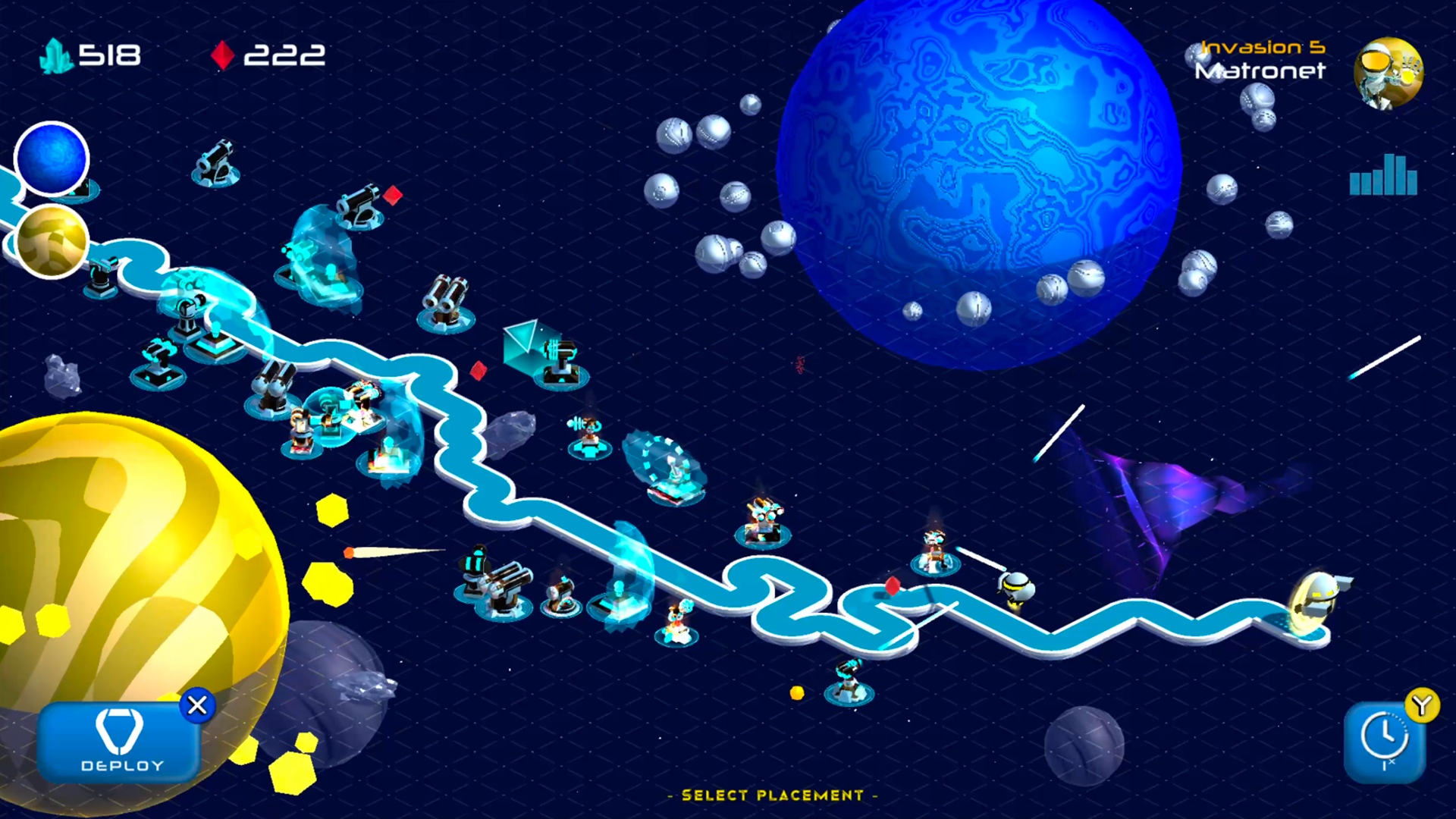Viewport: 1456px width, 819px height.
Task: Click the wave progress bar chart icon
Action: coord(1383,176)
